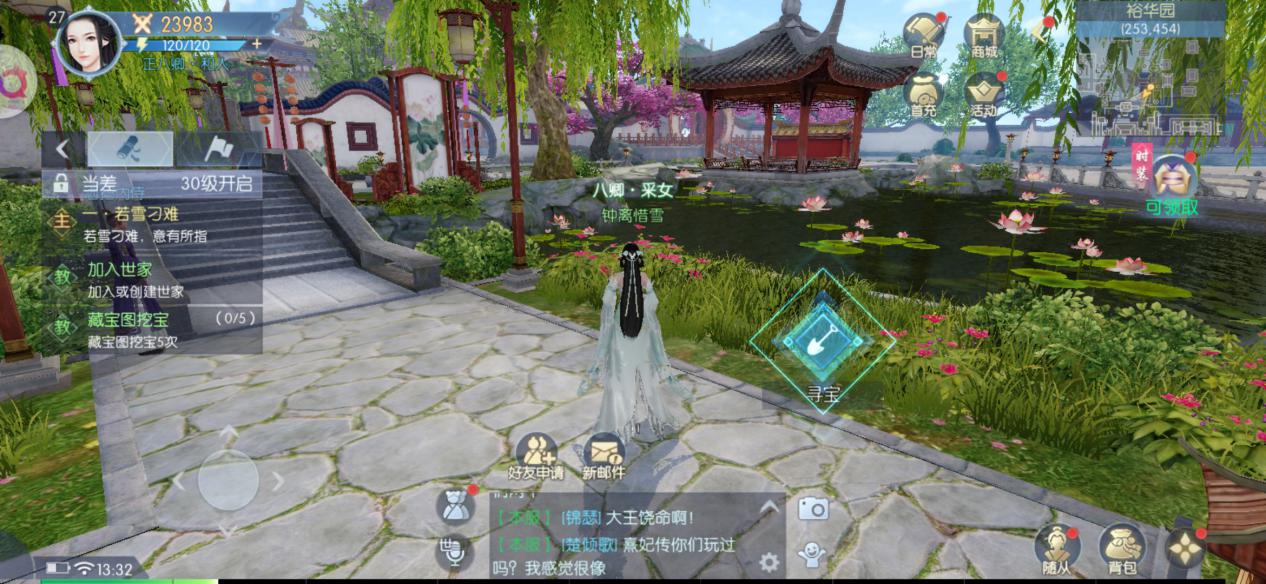The width and height of the screenshot is (1266, 584).
Task: Open the 日常 daily activities icon
Action: tap(925, 37)
